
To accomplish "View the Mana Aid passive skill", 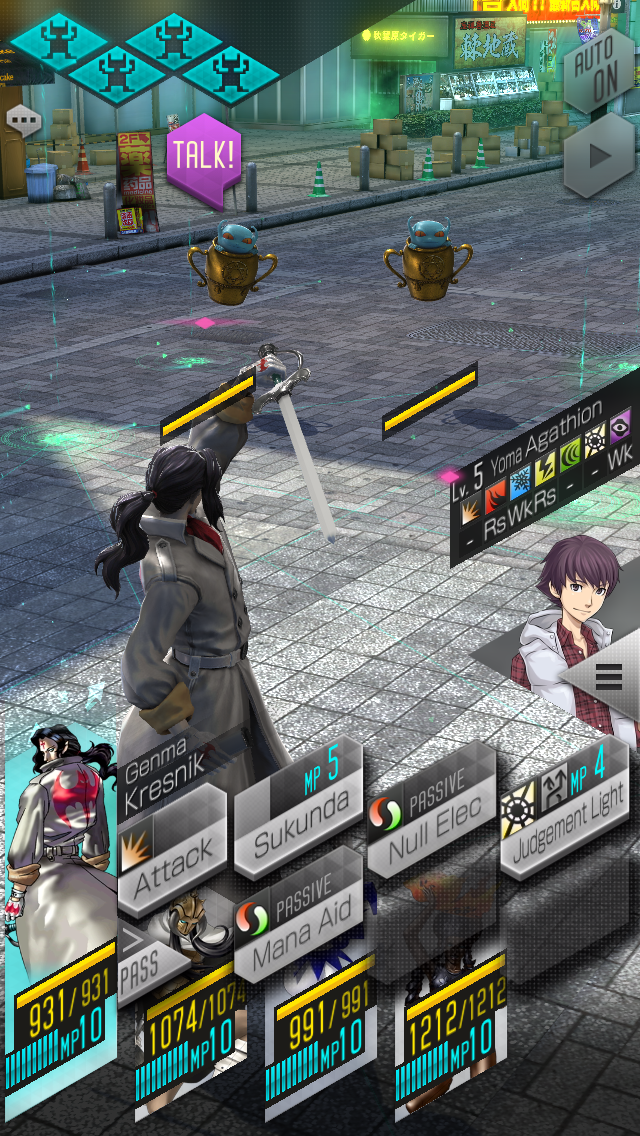I will (297, 925).
